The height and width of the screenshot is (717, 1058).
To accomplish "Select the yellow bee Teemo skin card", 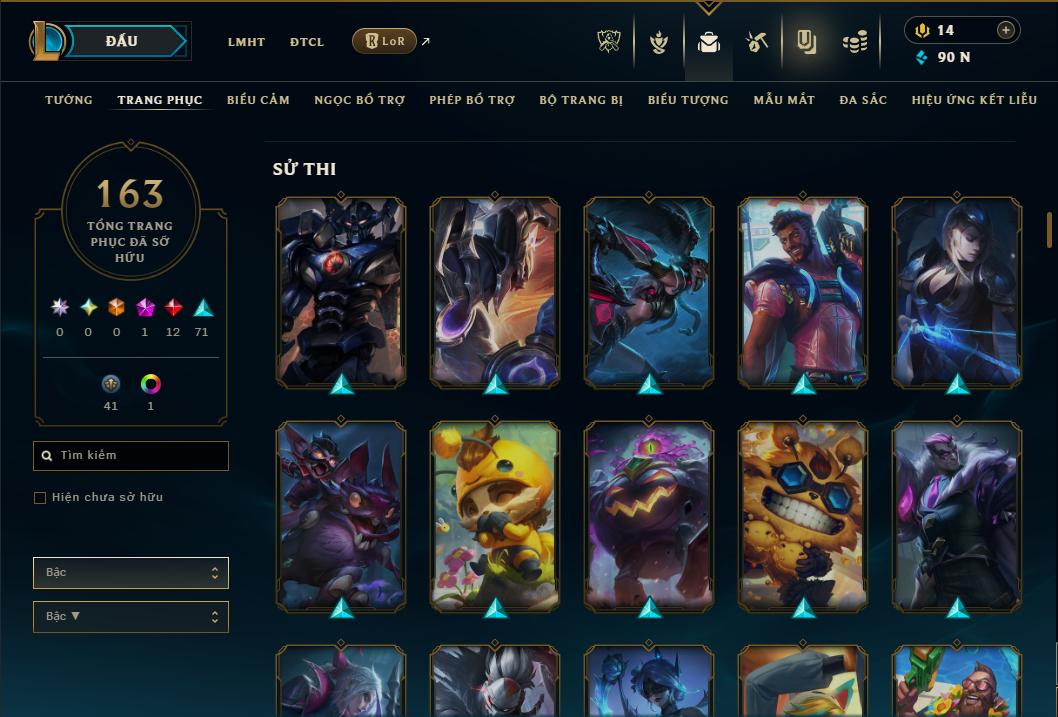I will [x=495, y=516].
